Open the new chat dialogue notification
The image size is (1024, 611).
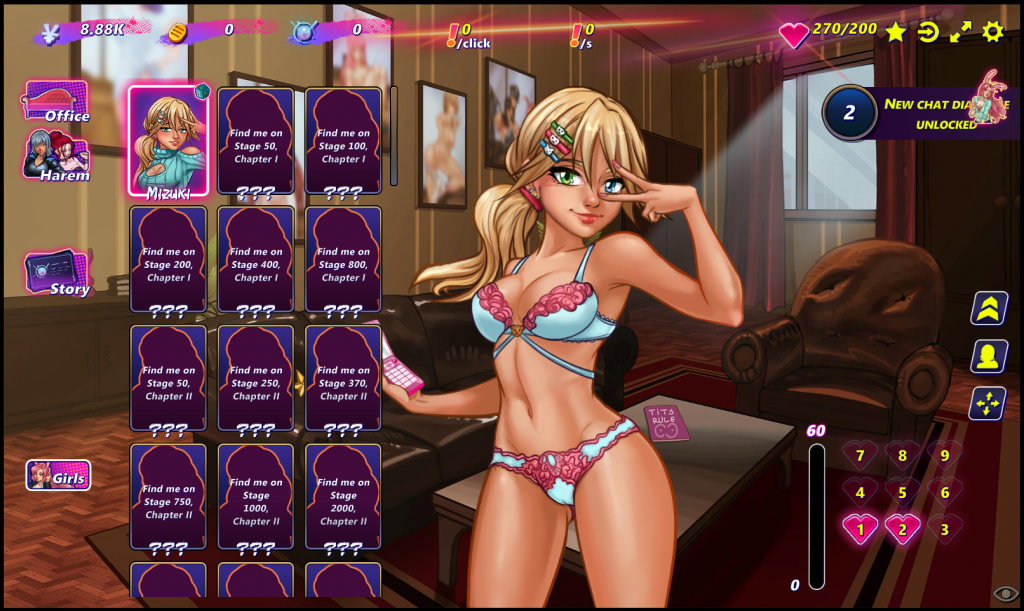tap(920, 112)
